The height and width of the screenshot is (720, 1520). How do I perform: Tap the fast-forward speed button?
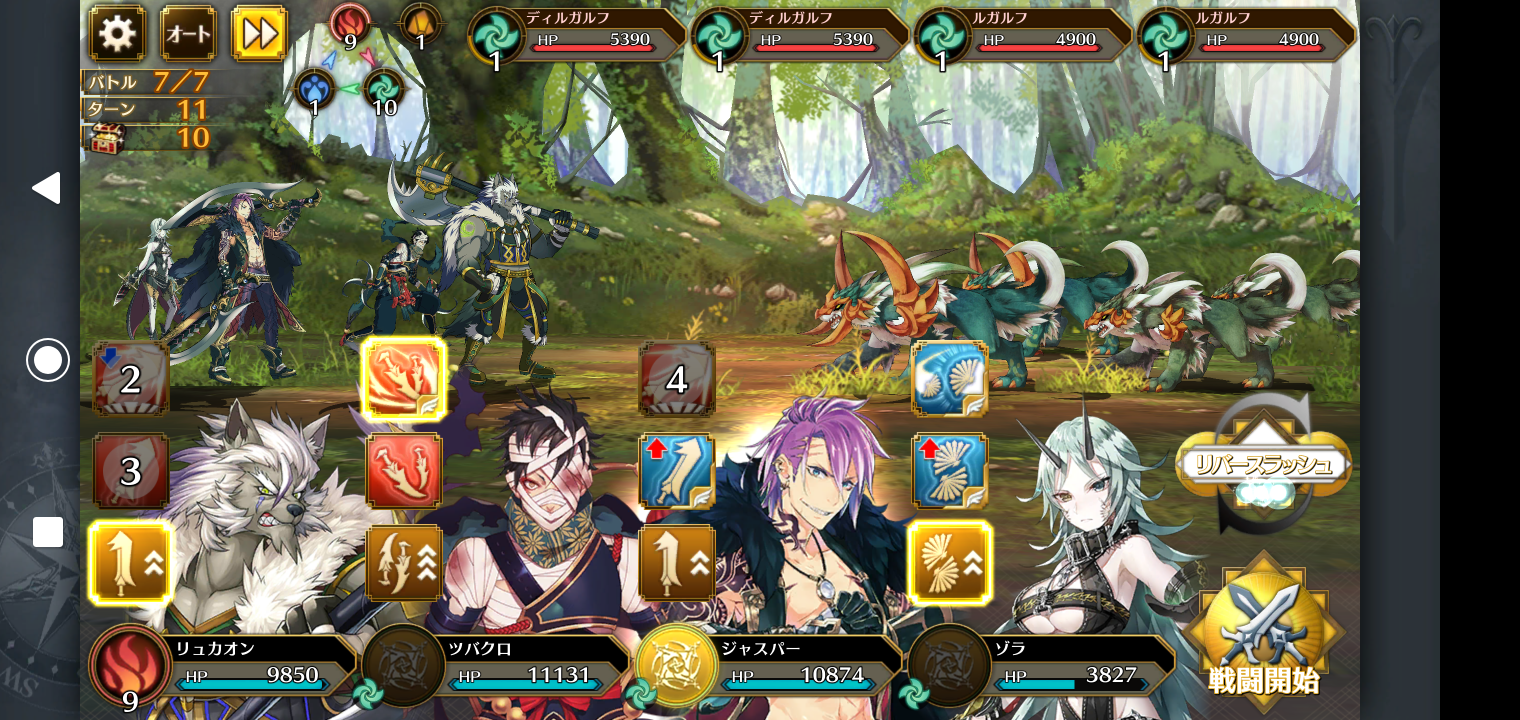(259, 34)
